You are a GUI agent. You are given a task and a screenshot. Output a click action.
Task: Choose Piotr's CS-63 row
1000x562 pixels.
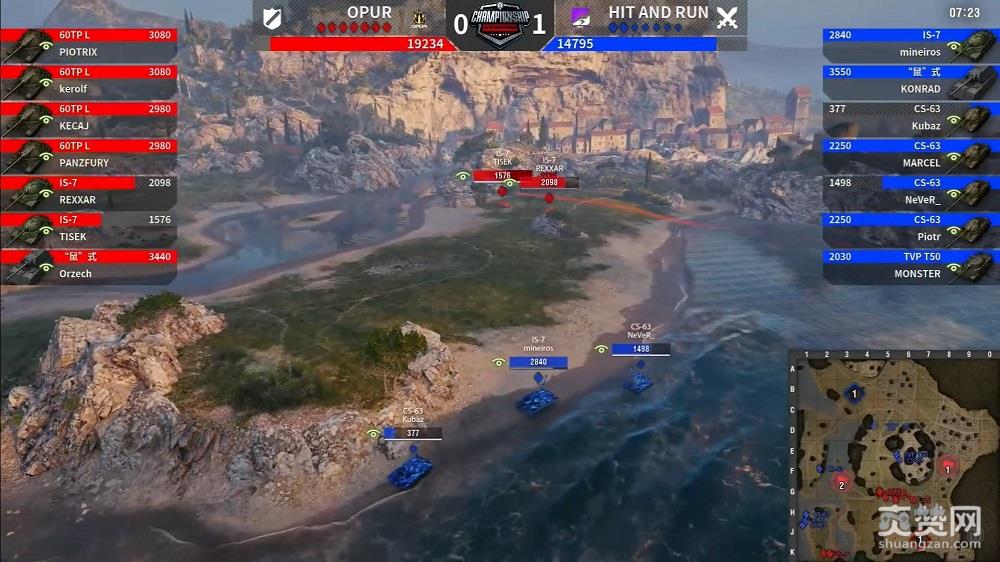908,229
